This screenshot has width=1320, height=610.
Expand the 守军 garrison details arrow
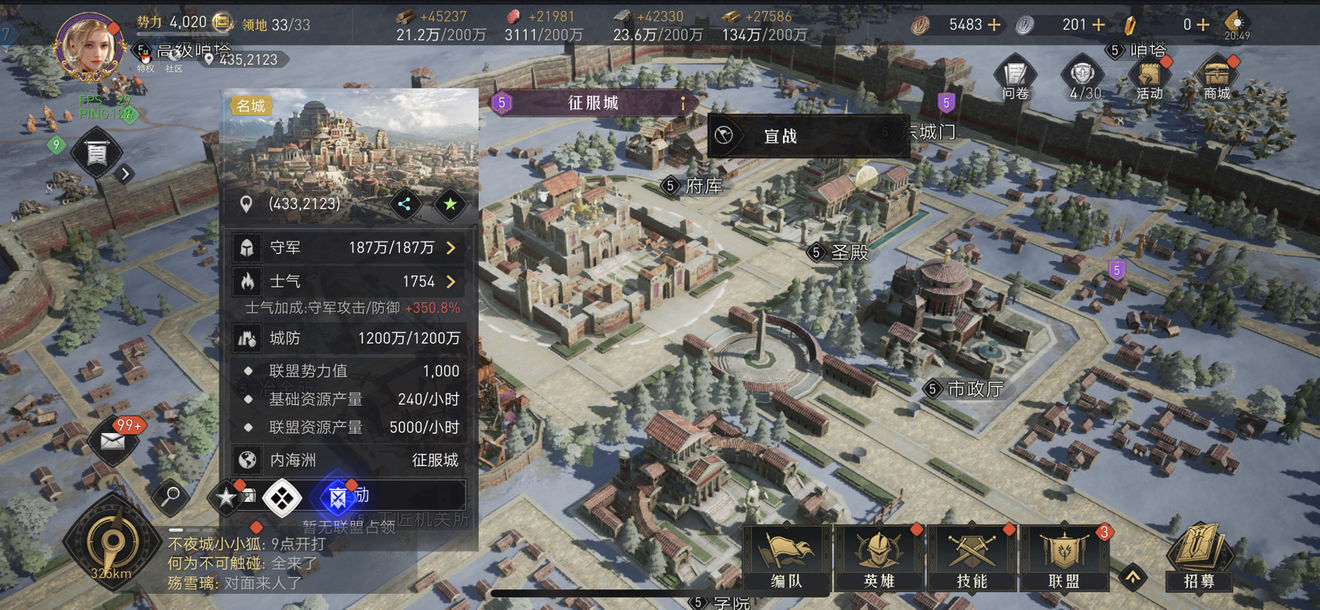pyautogui.click(x=451, y=247)
